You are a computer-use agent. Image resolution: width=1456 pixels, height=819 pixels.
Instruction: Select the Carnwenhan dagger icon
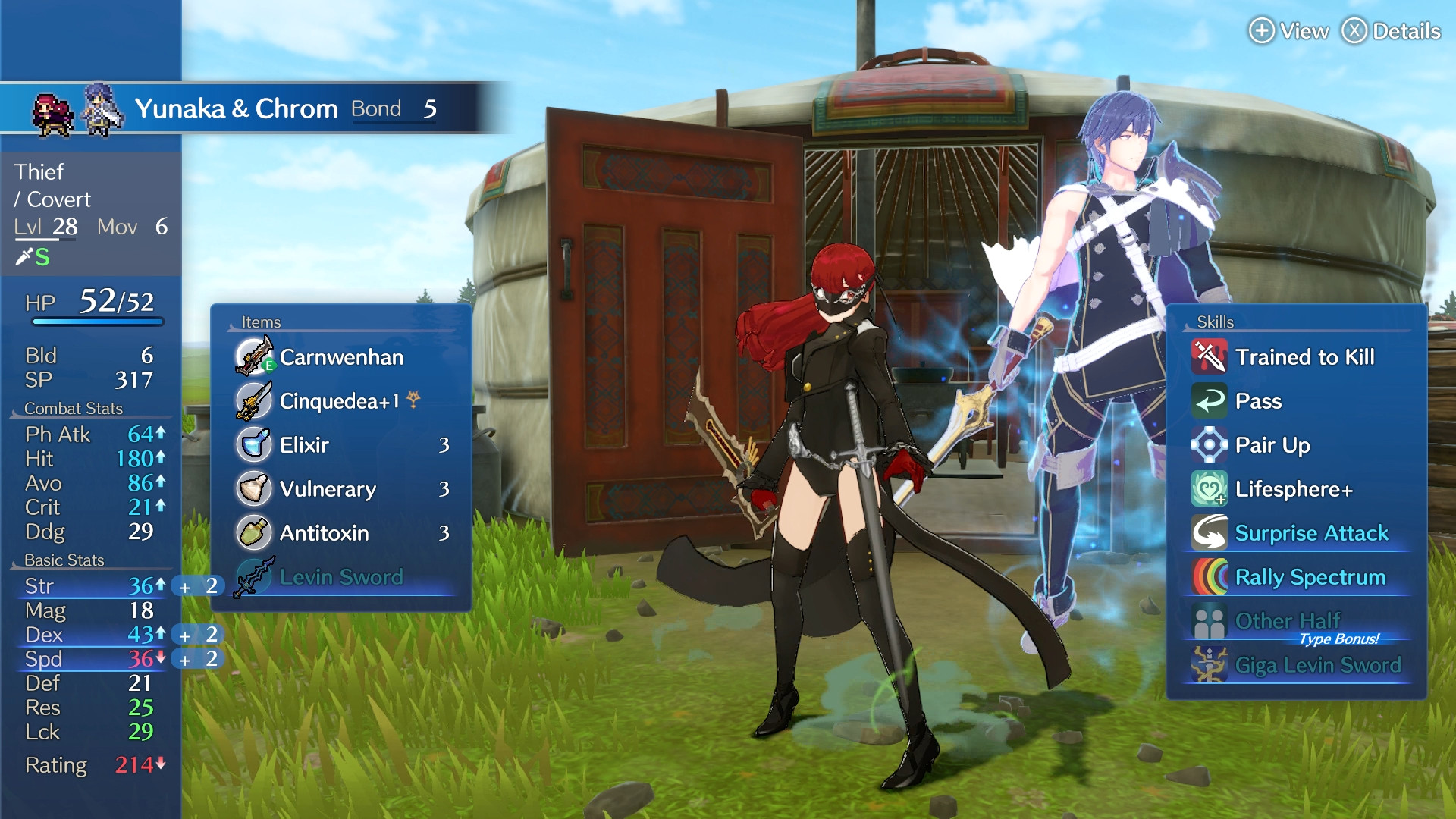pyautogui.click(x=252, y=357)
